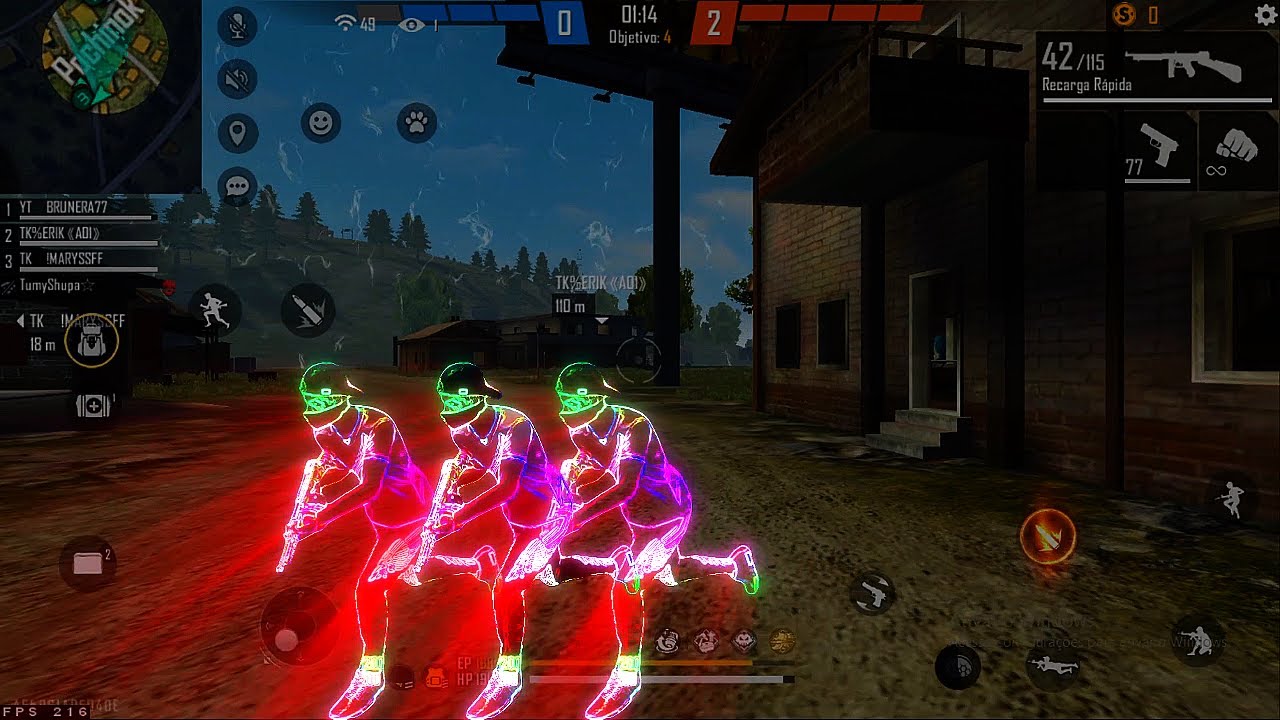
Task: Tap the location pin marker button
Action: click(x=237, y=132)
